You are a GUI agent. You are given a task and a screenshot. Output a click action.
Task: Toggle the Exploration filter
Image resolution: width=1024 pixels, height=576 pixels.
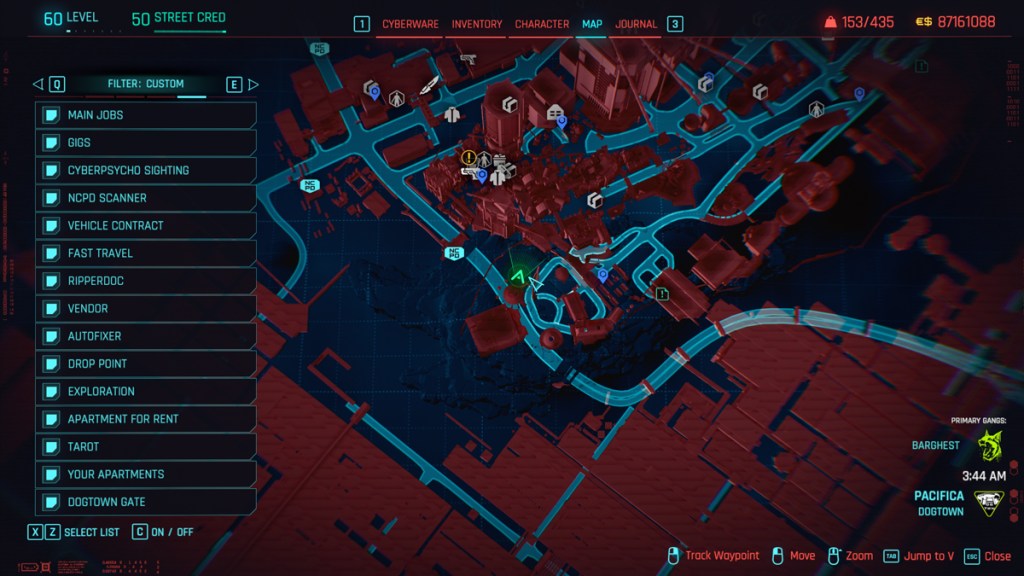click(x=146, y=391)
